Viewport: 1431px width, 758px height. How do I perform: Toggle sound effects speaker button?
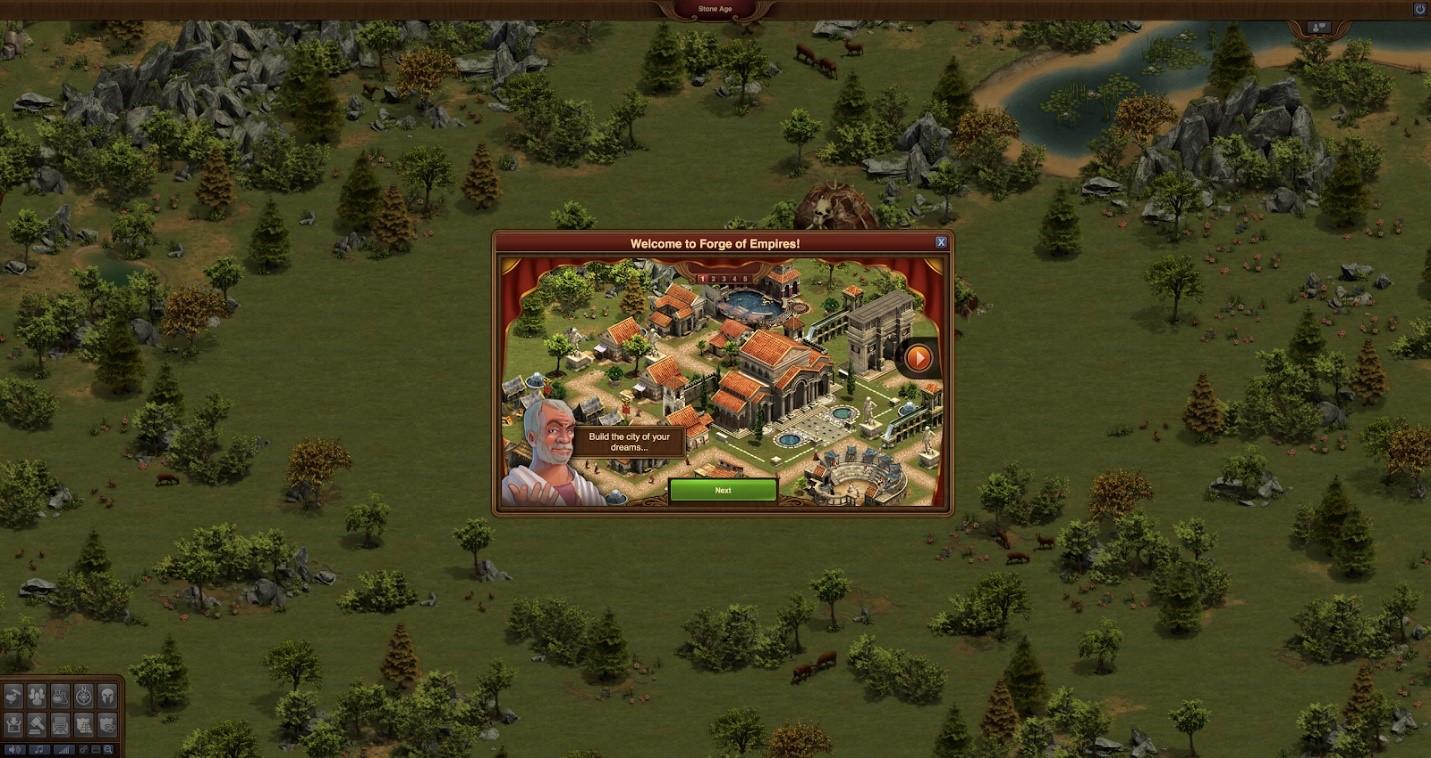(x=14, y=749)
